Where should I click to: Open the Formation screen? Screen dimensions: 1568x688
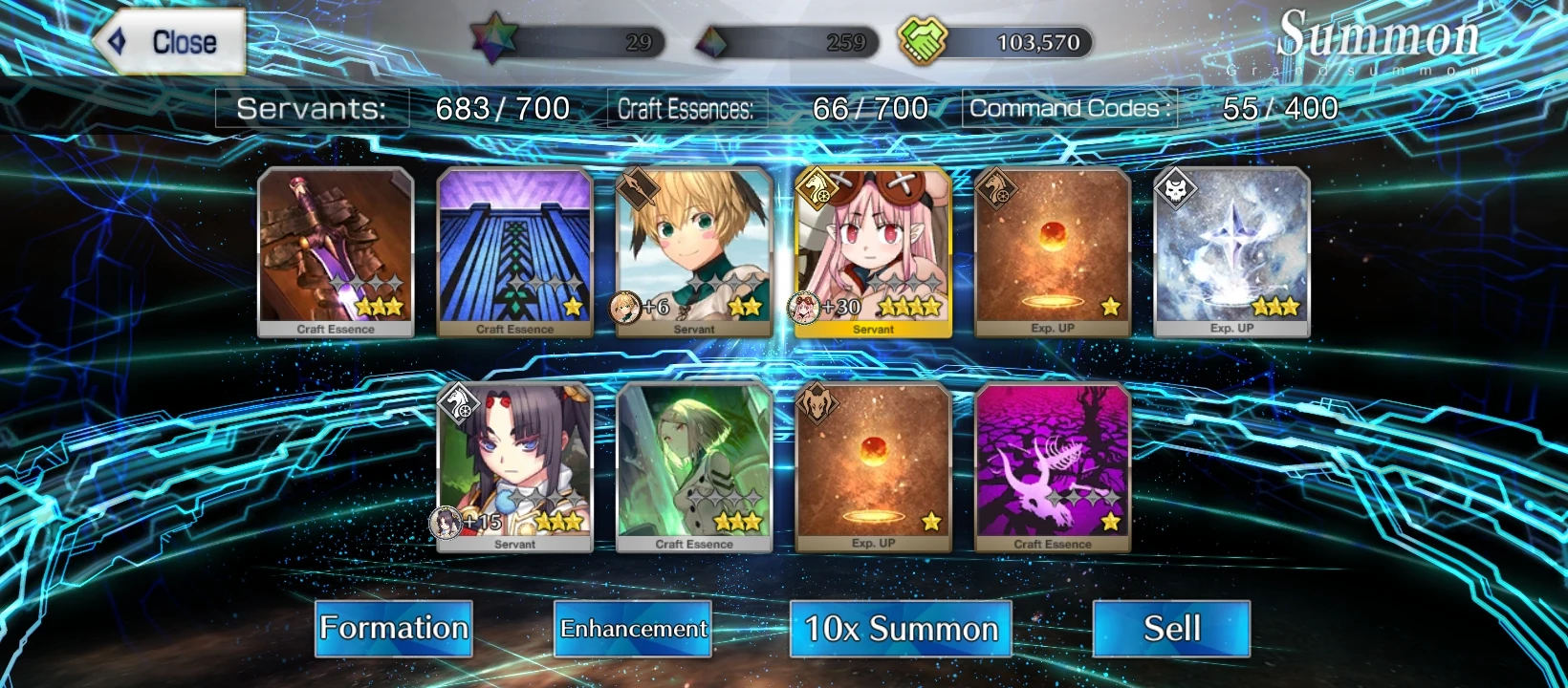coord(393,629)
